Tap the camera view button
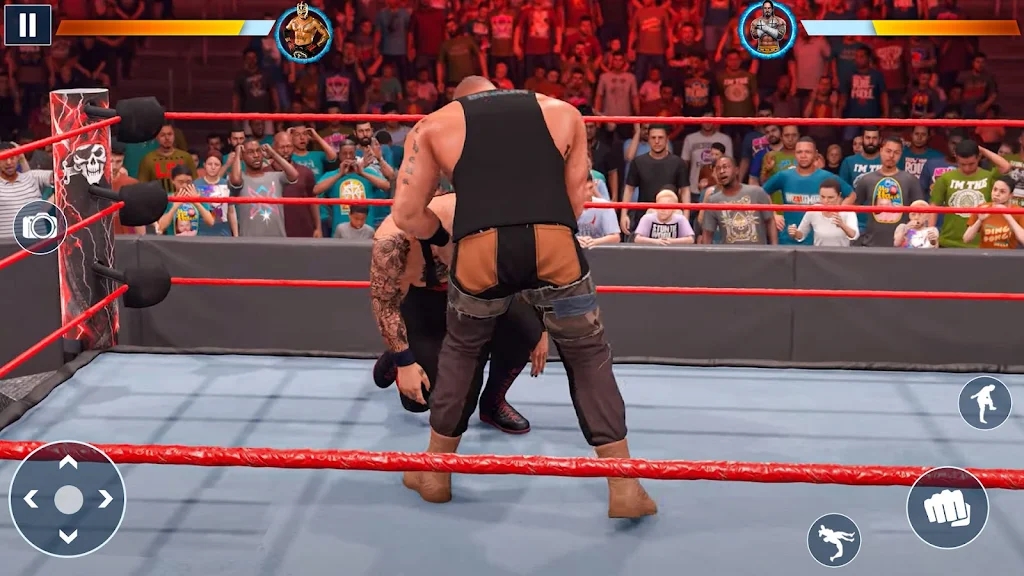Screen dimensions: 1024x576 pos(39,227)
